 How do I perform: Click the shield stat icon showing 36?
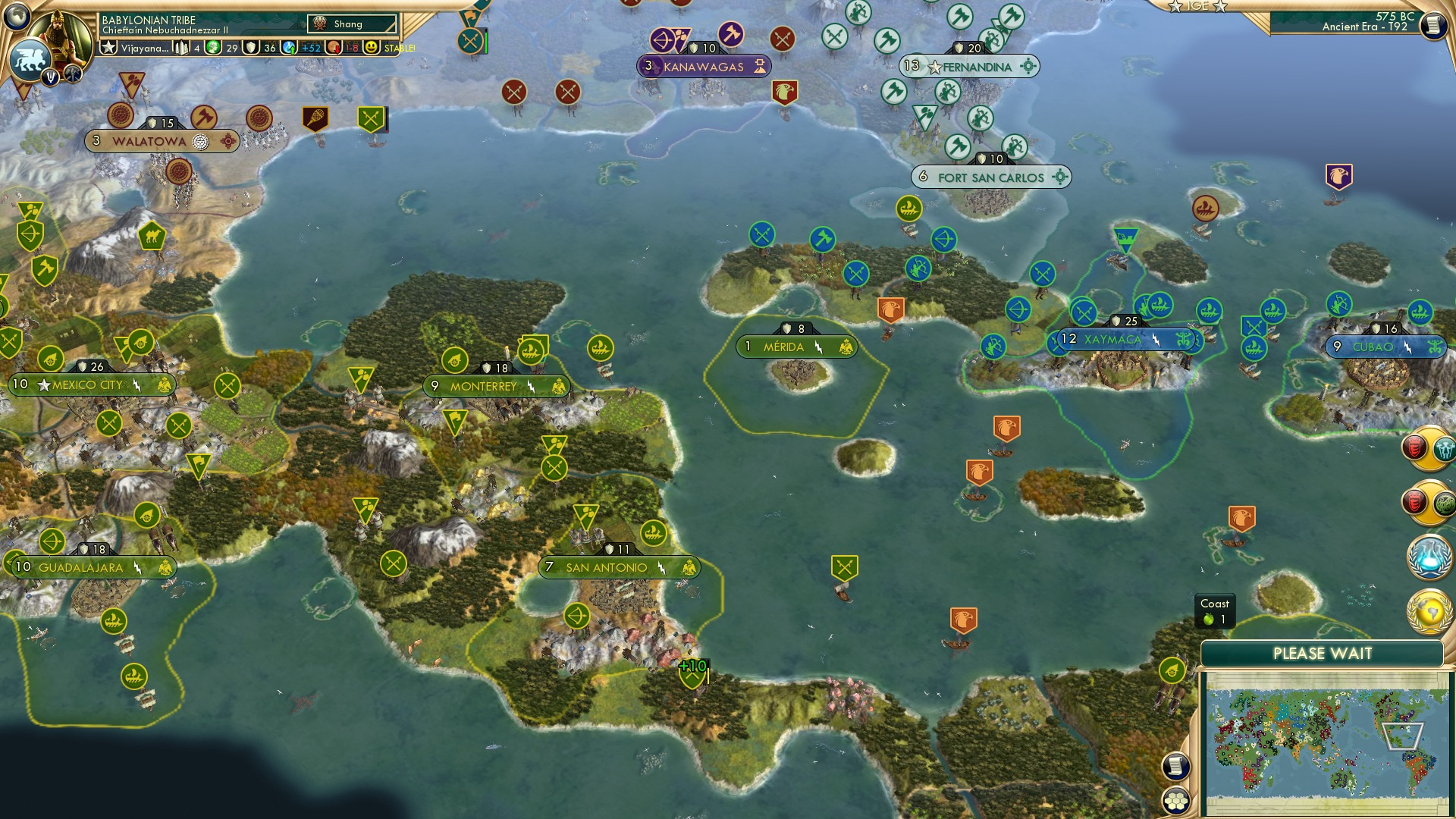click(x=251, y=48)
